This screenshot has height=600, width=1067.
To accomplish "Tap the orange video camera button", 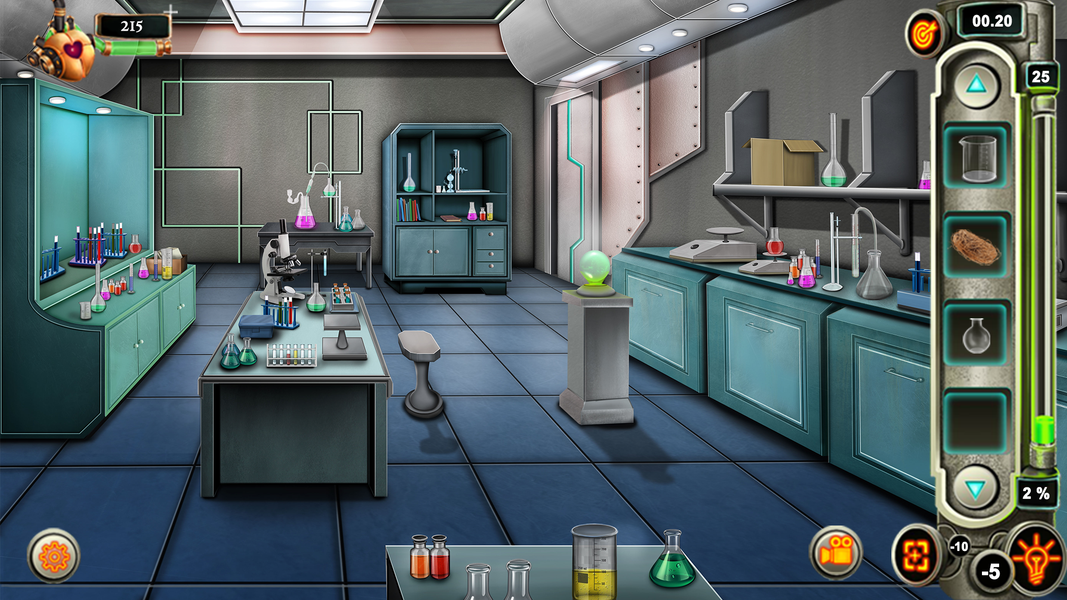I will 837,552.
